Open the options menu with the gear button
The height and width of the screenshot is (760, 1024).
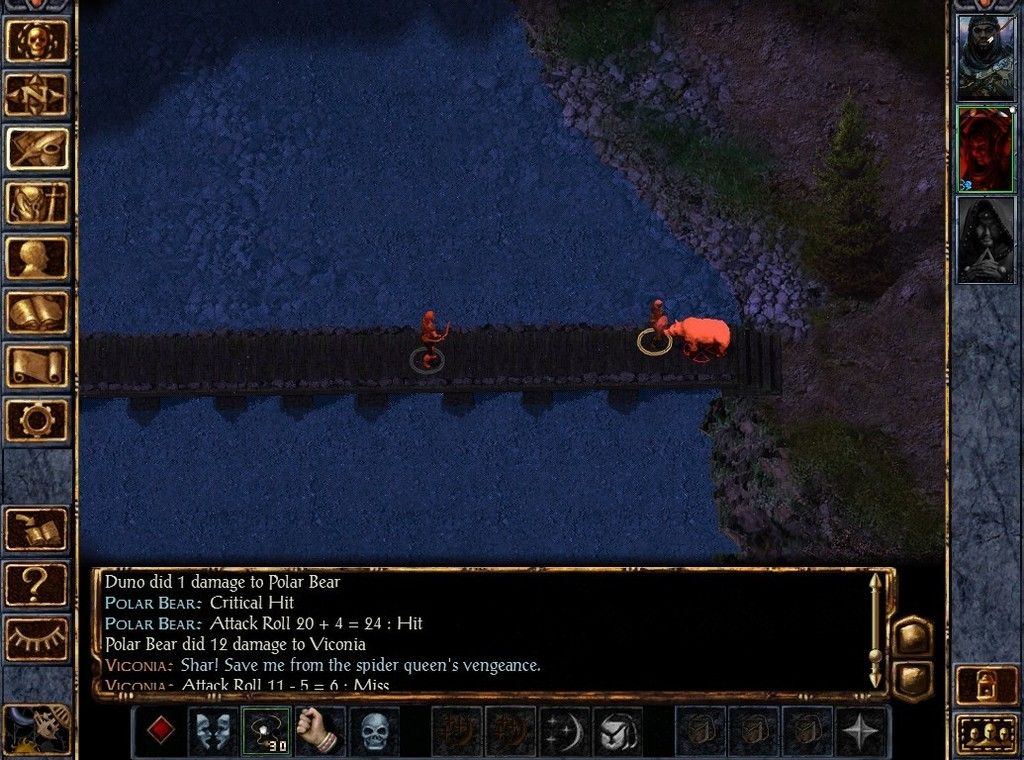pos(38,419)
